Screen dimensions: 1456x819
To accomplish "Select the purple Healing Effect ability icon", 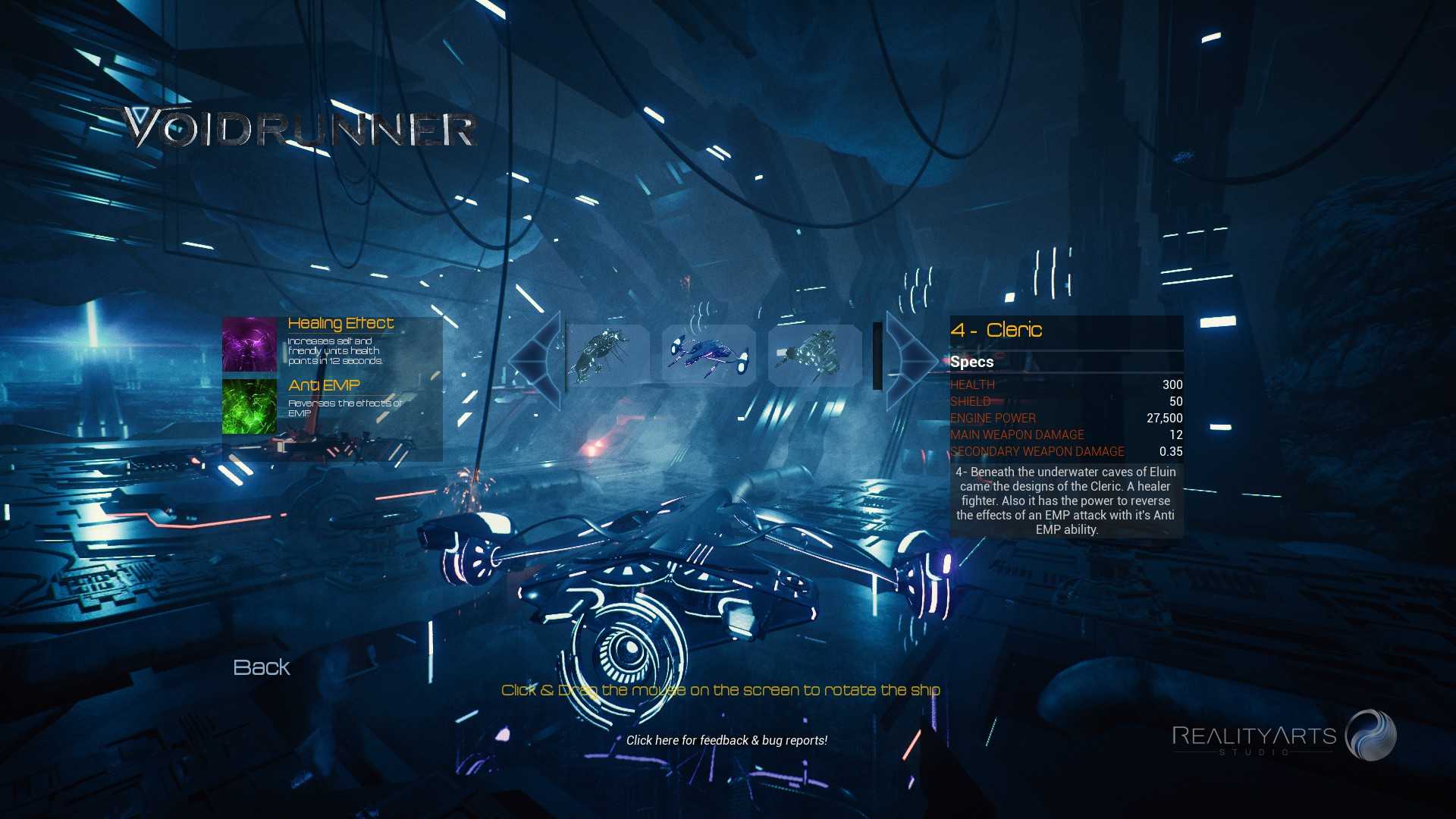I will 249,344.
